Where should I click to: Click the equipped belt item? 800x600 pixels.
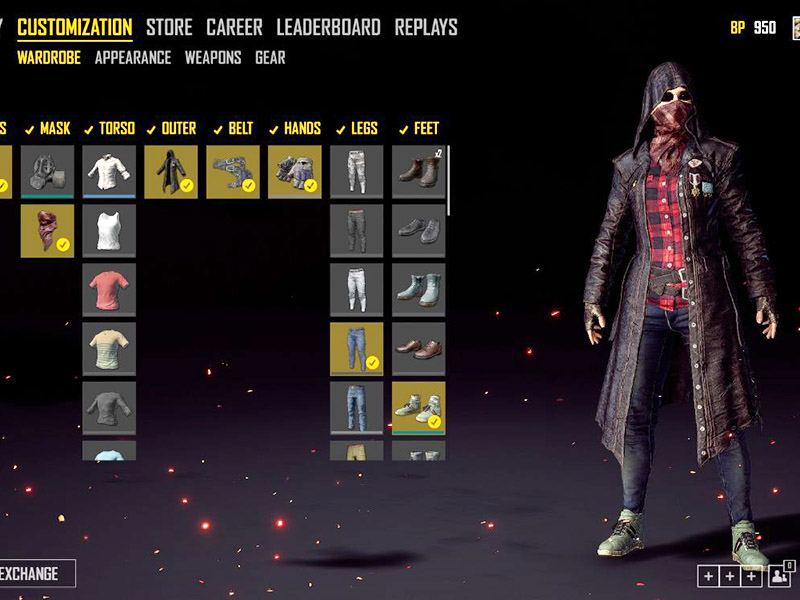[233, 172]
